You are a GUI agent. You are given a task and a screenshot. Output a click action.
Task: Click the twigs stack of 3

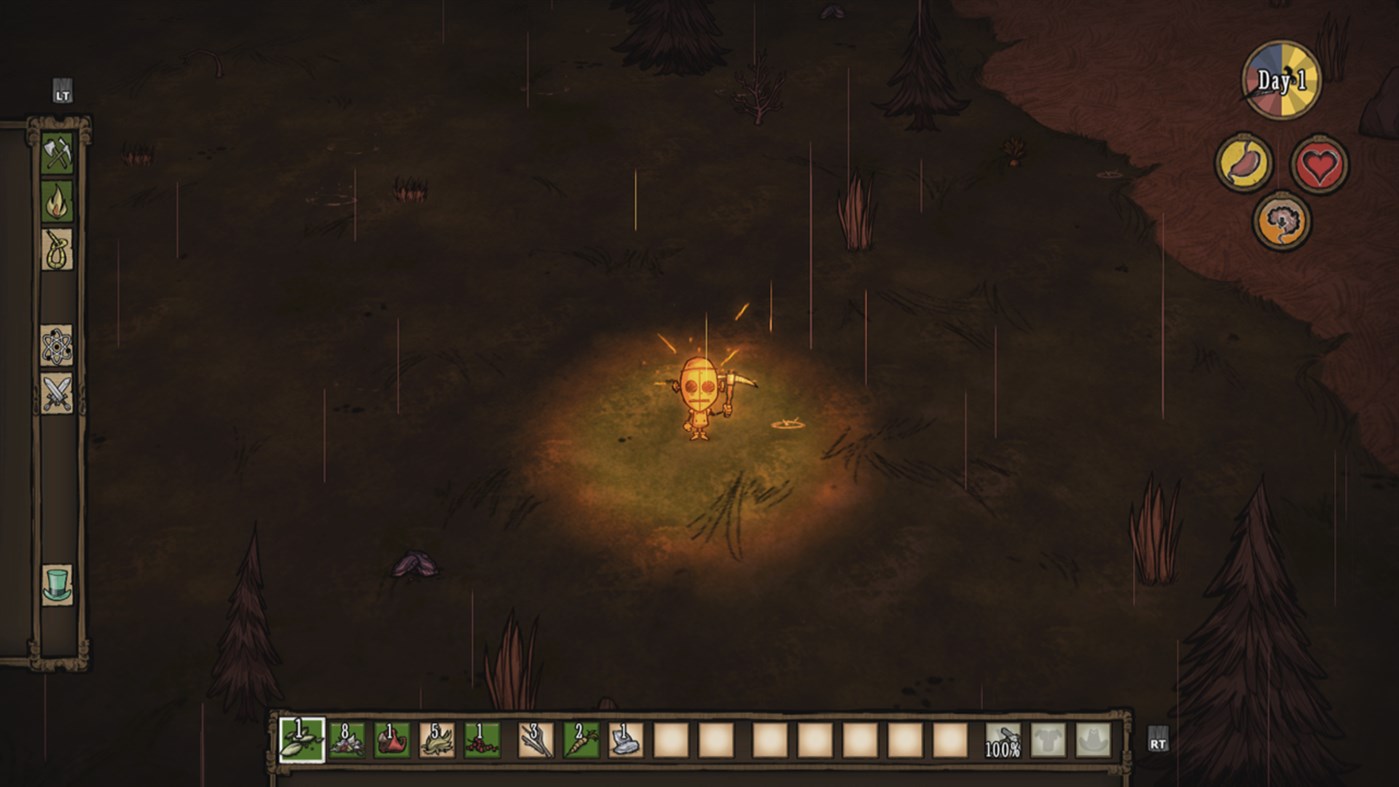(536, 740)
